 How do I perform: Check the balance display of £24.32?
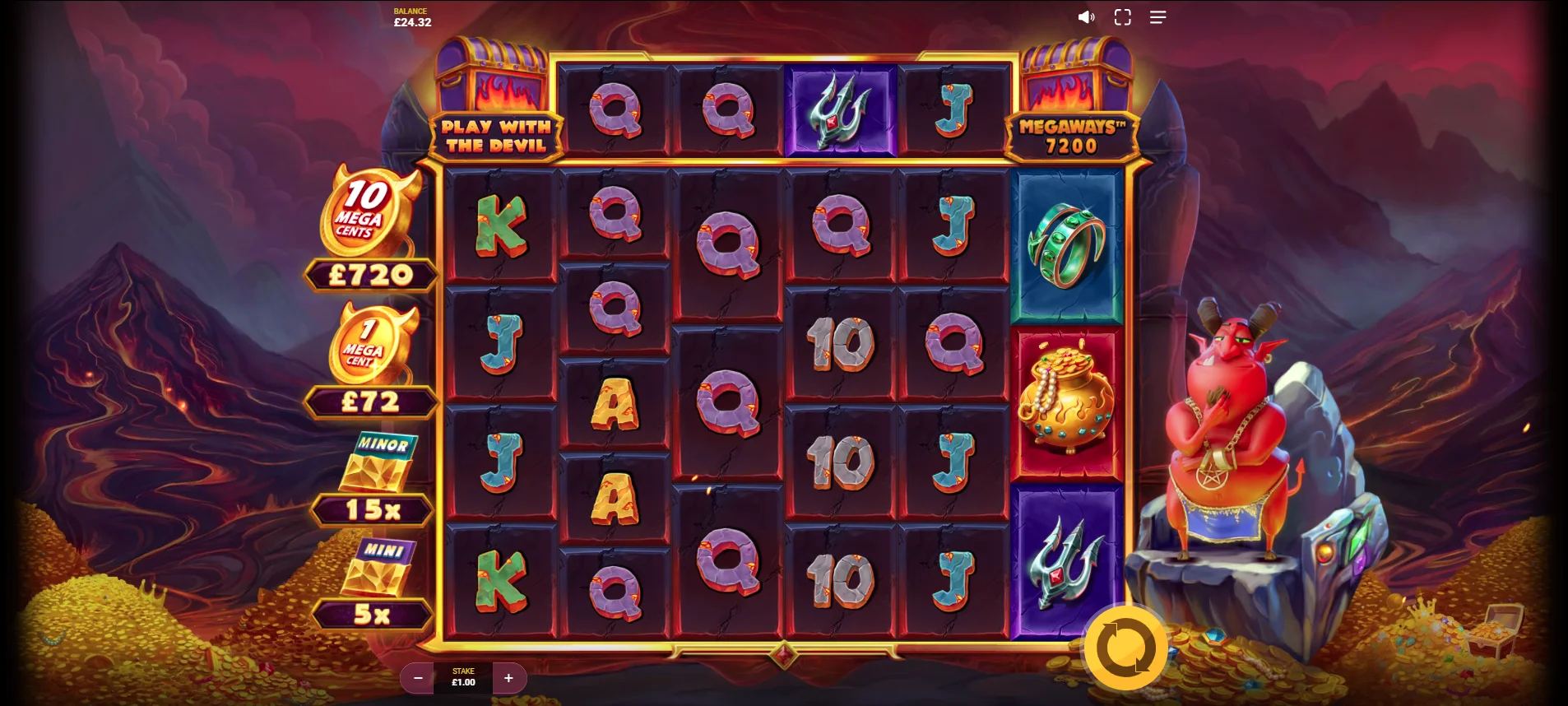pos(411,16)
